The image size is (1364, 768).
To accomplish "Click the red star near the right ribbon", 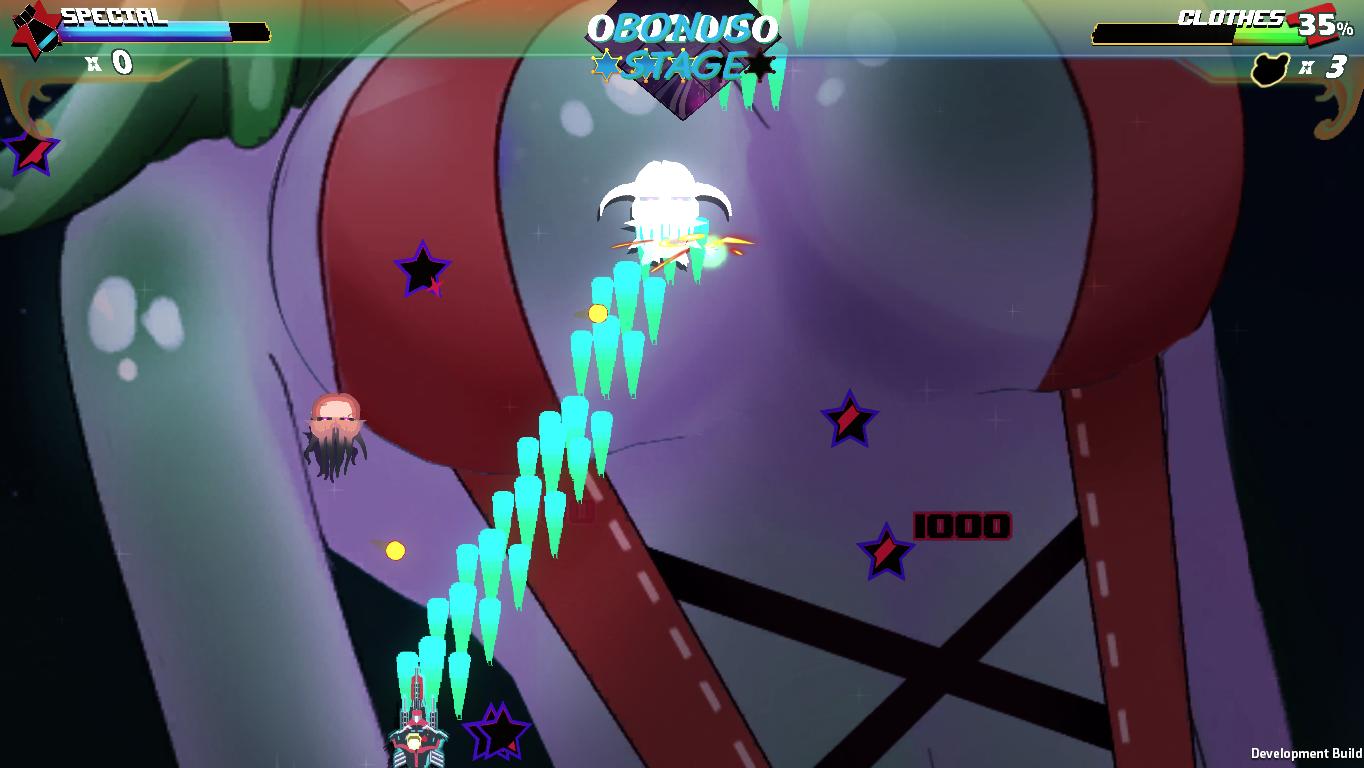I will [x=848, y=421].
